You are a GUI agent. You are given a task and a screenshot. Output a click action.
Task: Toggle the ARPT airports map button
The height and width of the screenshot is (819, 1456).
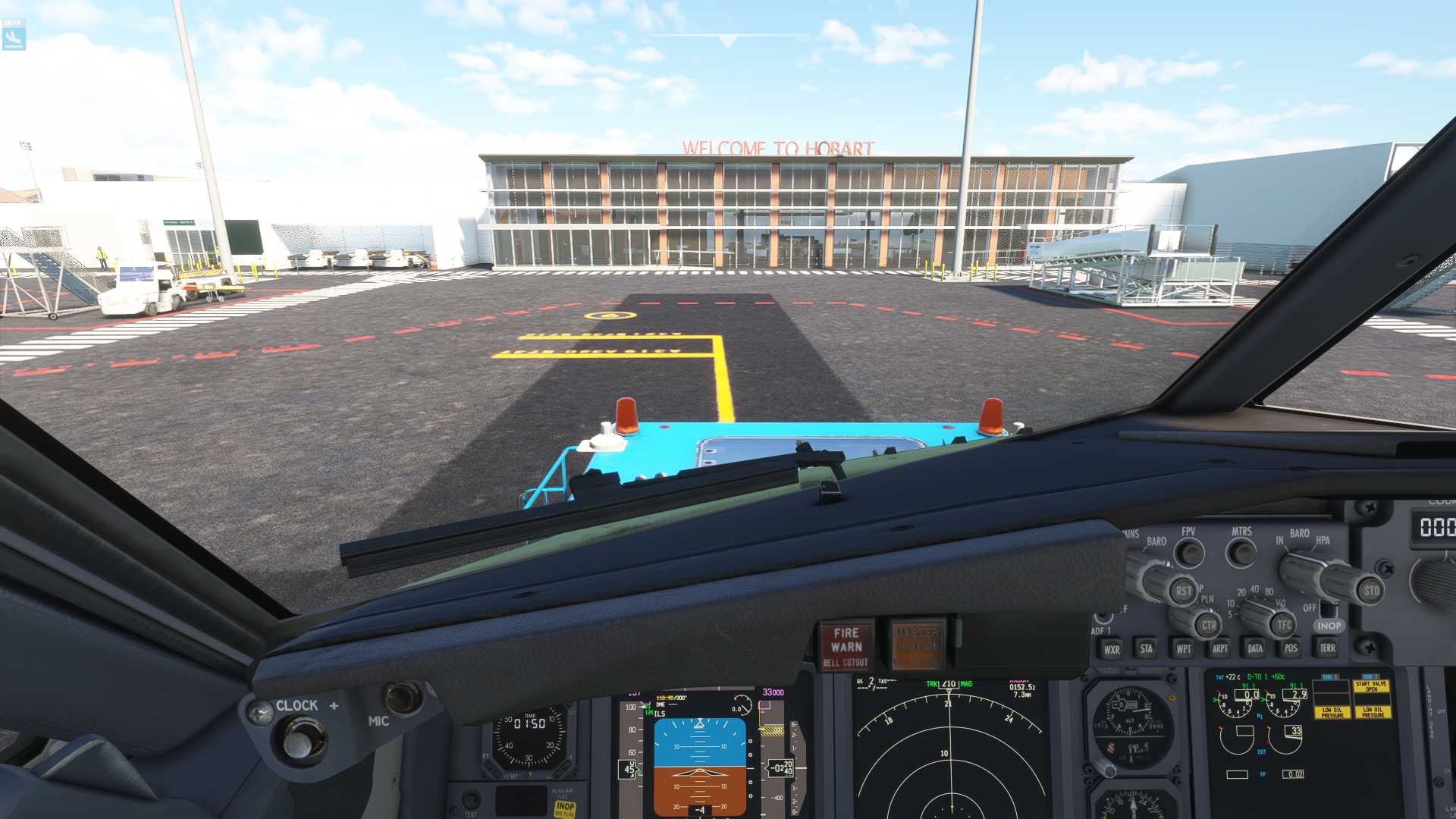click(1219, 648)
